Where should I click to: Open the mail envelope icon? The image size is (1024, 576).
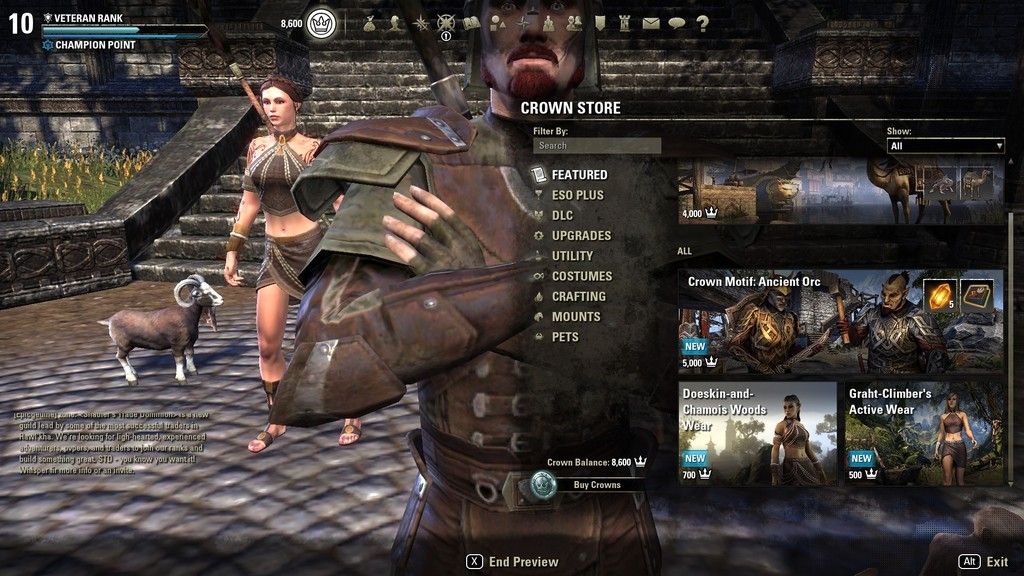[651, 22]
